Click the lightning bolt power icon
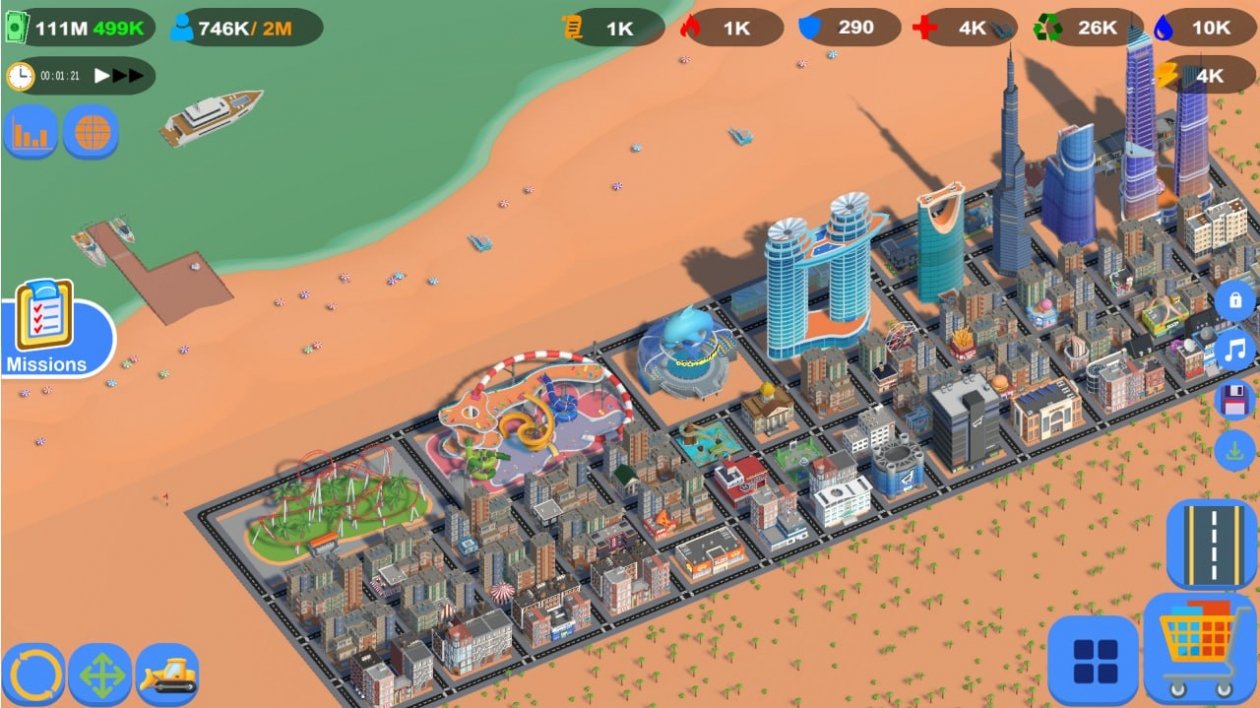 coord(1167,75)
